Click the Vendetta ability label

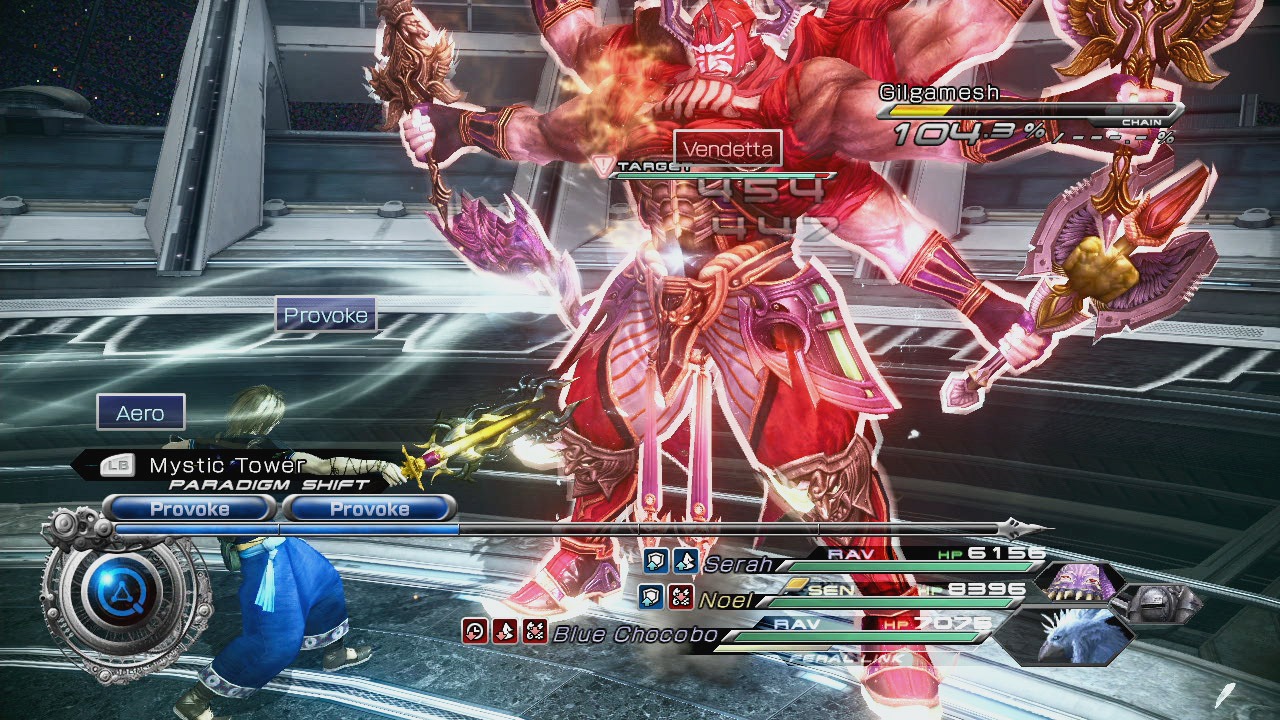click(728, 150)
